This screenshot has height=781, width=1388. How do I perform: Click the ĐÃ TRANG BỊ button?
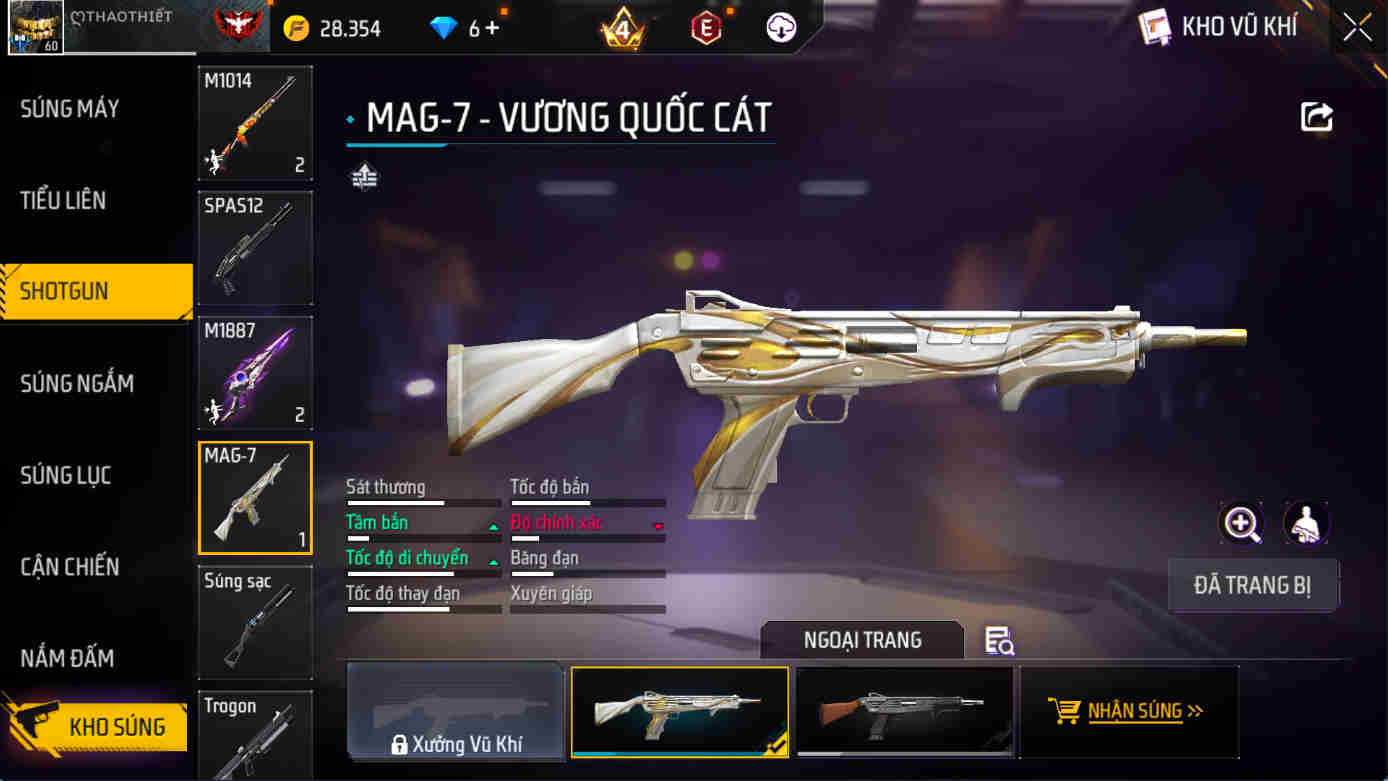point(1253,585)
